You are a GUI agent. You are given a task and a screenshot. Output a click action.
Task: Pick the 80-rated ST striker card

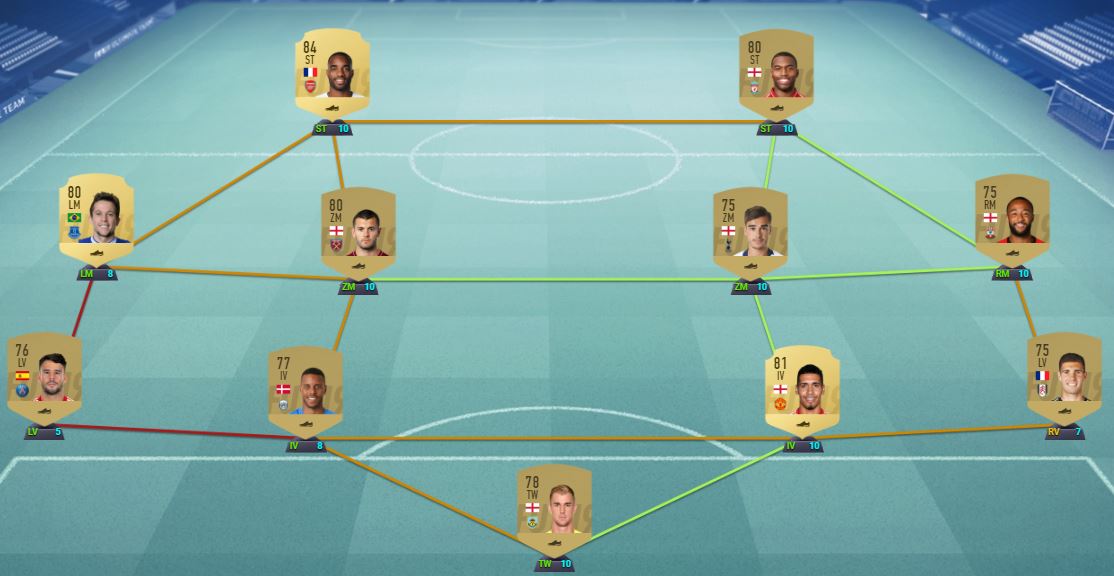pos(776,72)
